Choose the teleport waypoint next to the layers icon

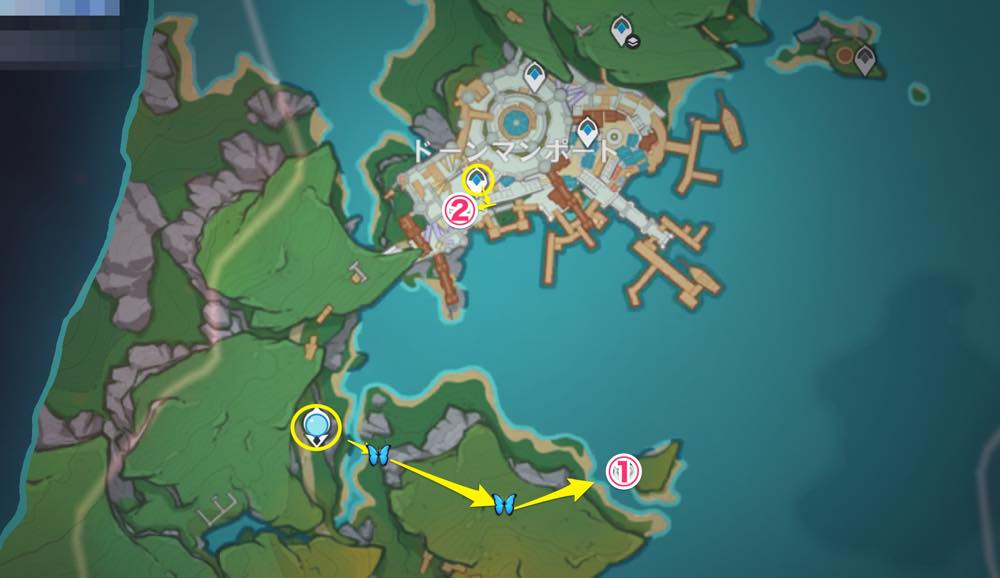tap(622, 25)
